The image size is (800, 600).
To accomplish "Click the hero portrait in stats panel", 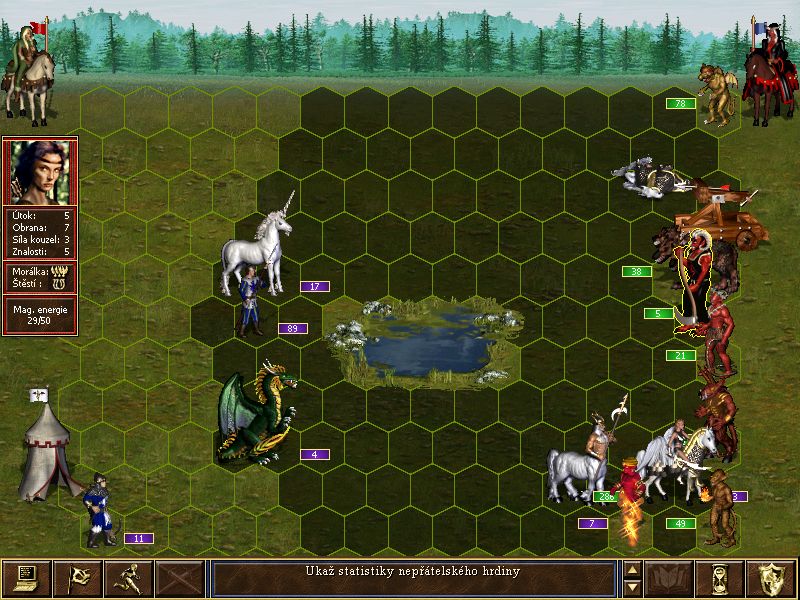I will pyautogui.click(x=39, y=173).
